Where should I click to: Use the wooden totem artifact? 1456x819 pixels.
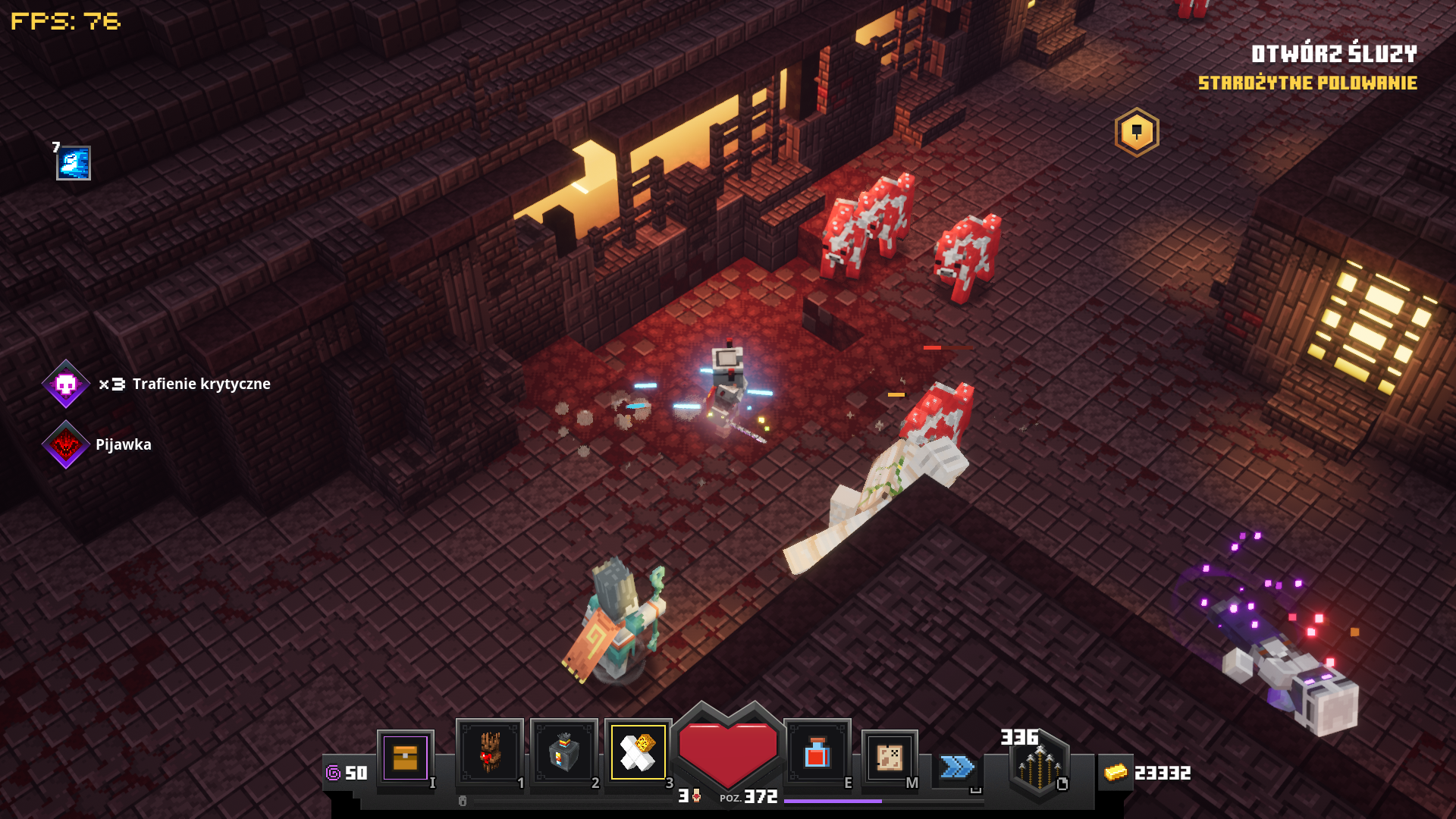[x=489, y=752]
